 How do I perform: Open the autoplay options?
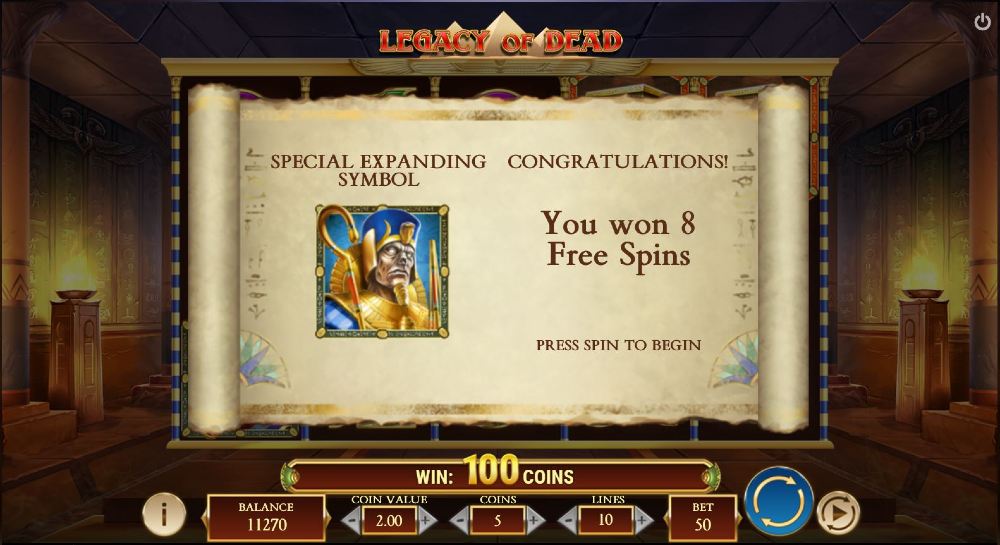coord(837,513)
